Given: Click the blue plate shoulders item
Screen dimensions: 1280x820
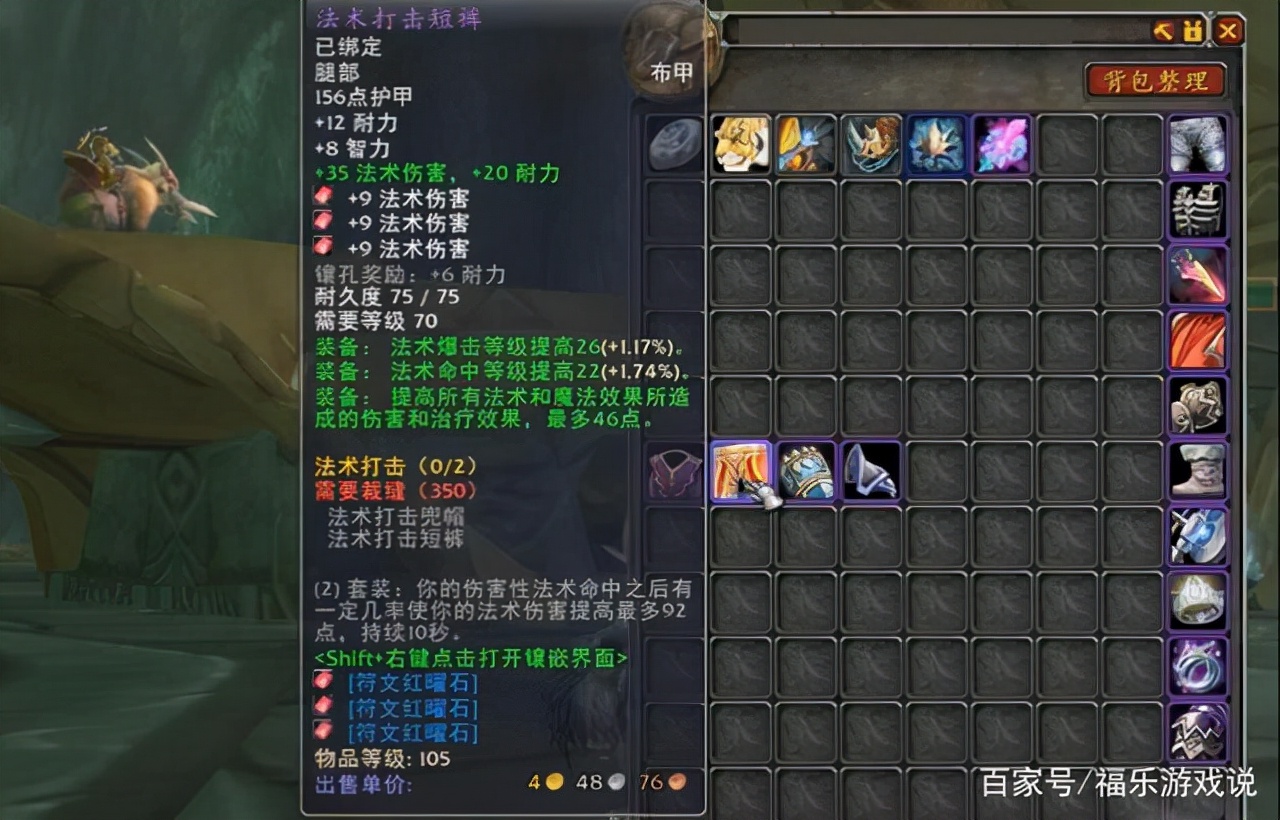Looking at the screenshot, I should click(806, 472).
